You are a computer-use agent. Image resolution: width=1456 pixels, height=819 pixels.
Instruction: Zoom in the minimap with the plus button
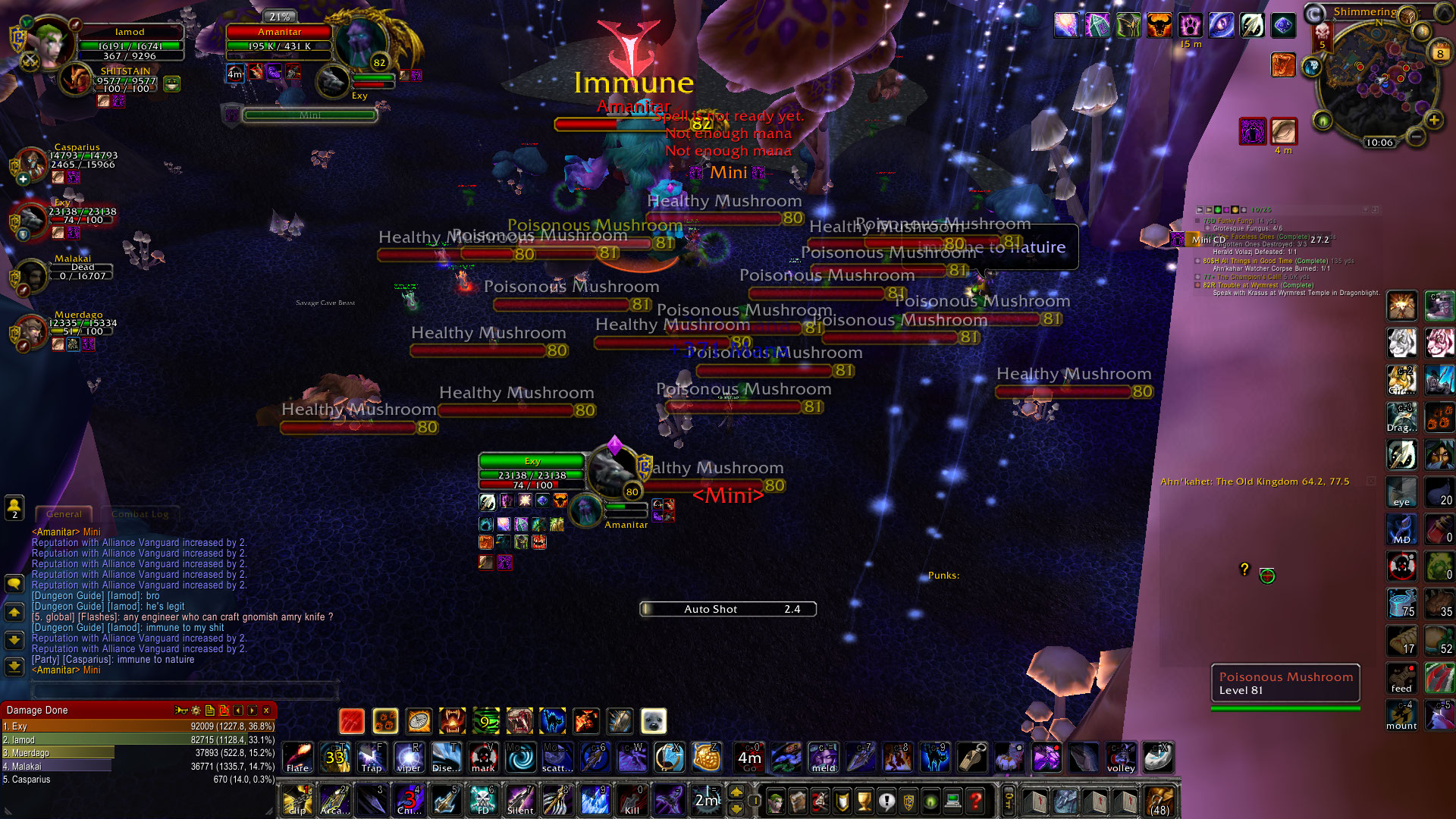pyautogui.click(x=1434, y=119)
